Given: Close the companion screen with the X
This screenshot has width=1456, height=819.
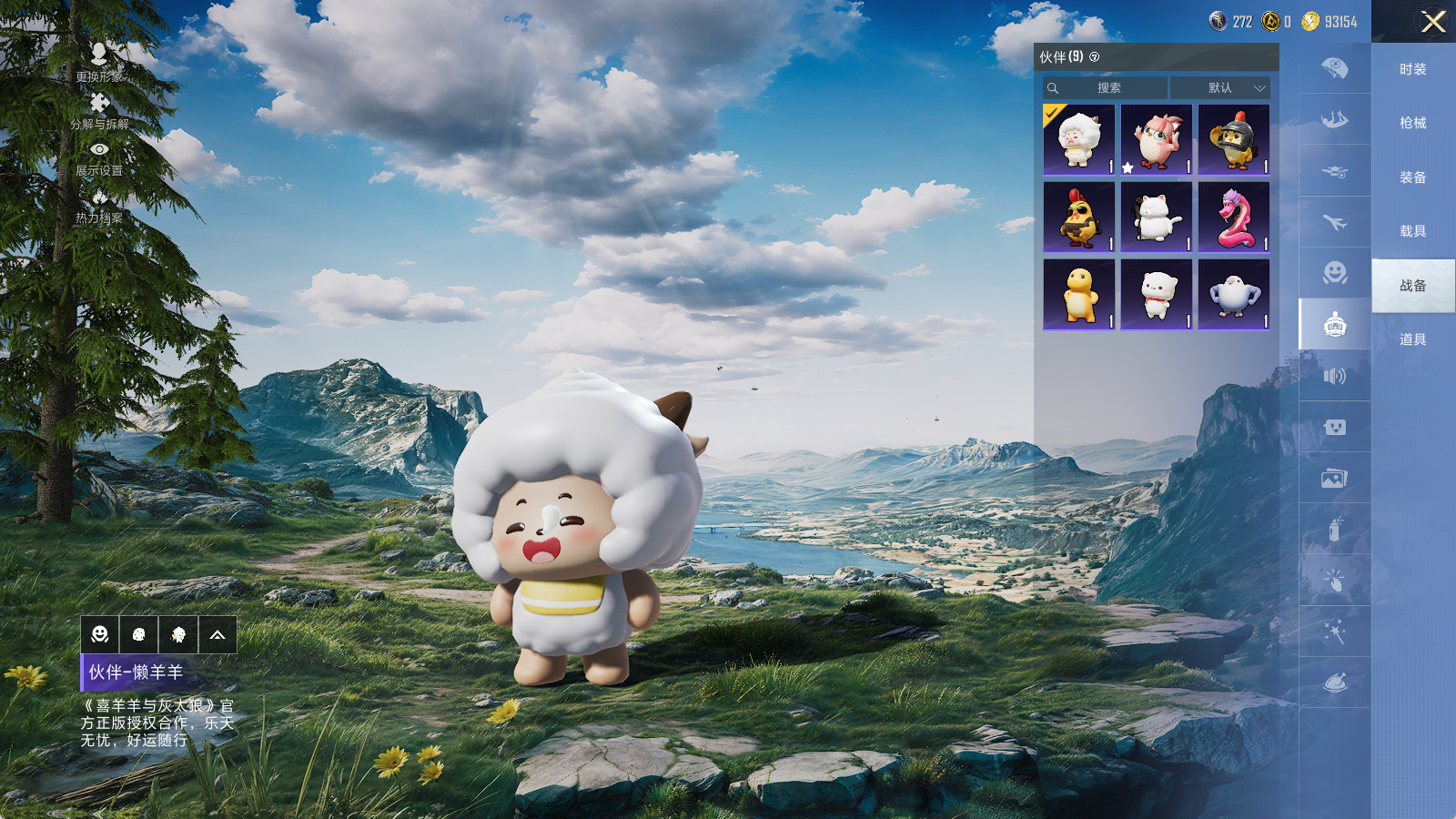Looking at the screenshot, I should point(1433,22).
